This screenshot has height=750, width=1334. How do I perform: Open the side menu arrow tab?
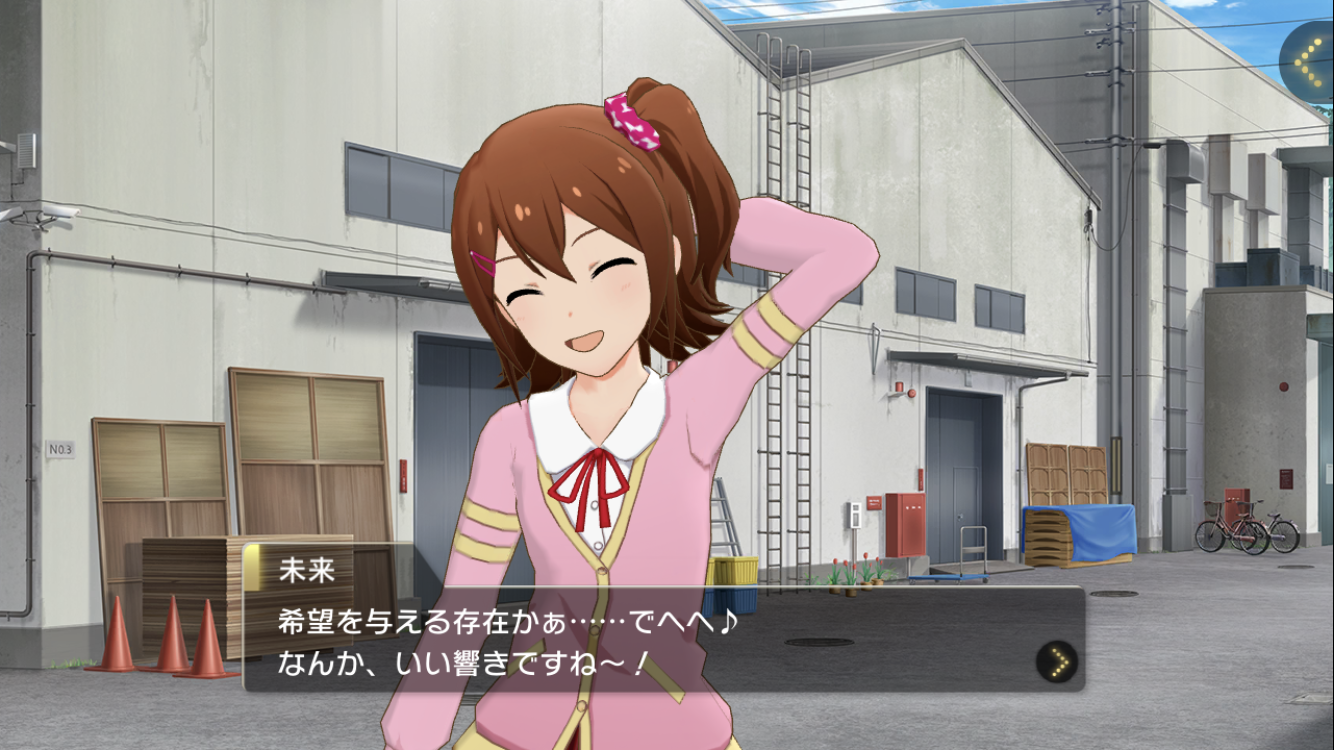(1308, 61)
